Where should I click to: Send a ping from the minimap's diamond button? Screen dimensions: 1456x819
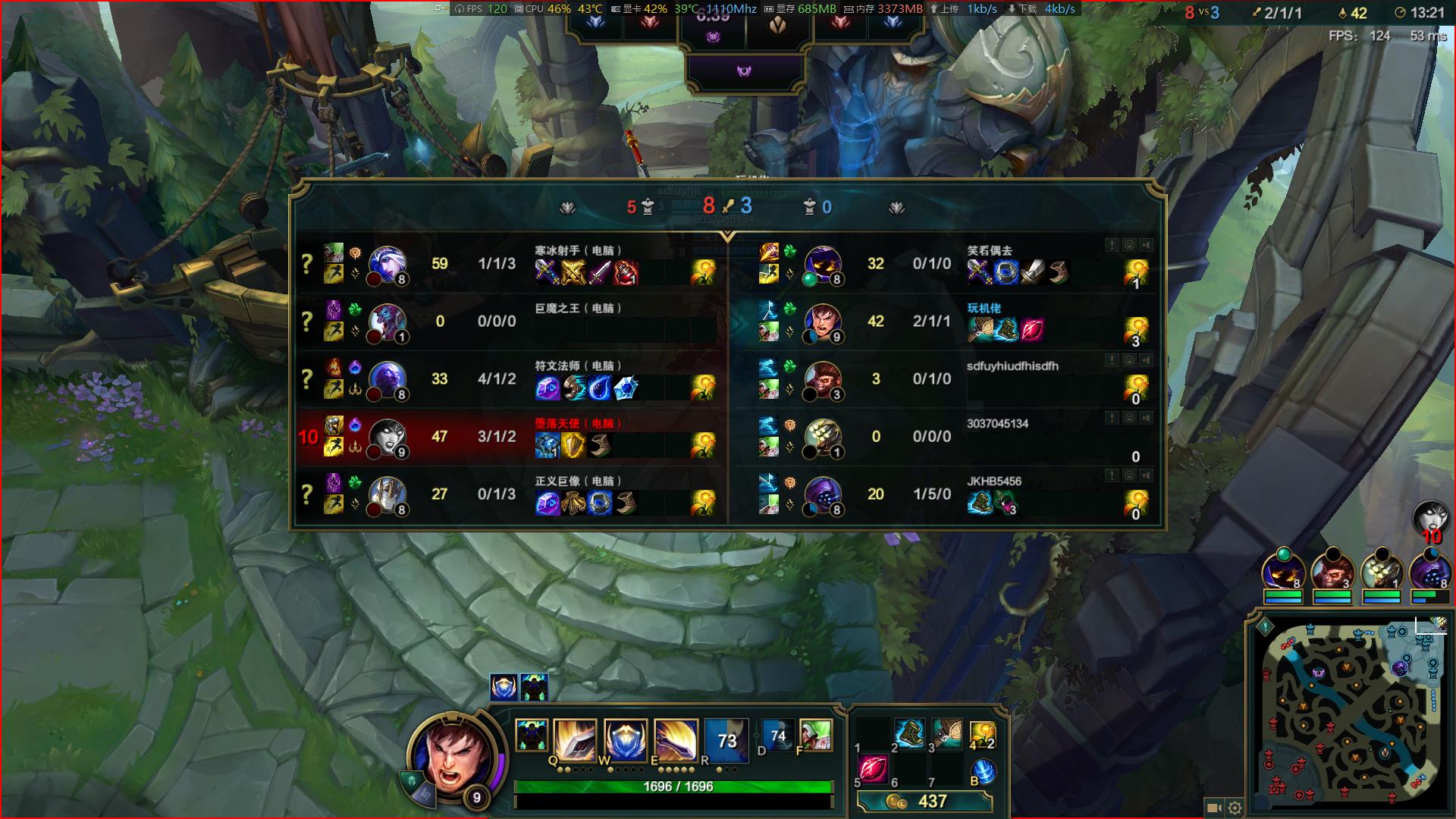(1265, 627)
